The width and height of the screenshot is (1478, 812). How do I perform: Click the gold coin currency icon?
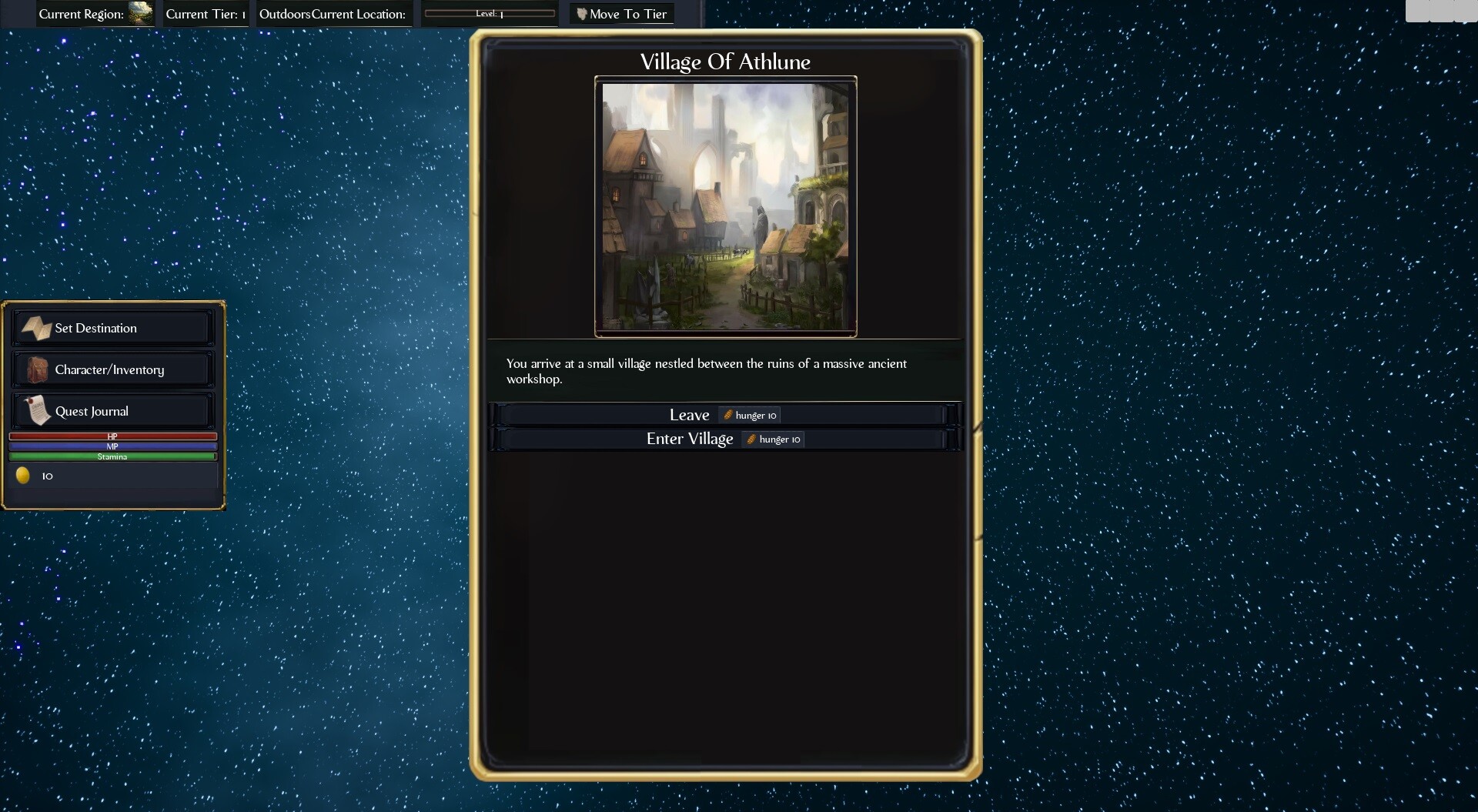point(22,475)
